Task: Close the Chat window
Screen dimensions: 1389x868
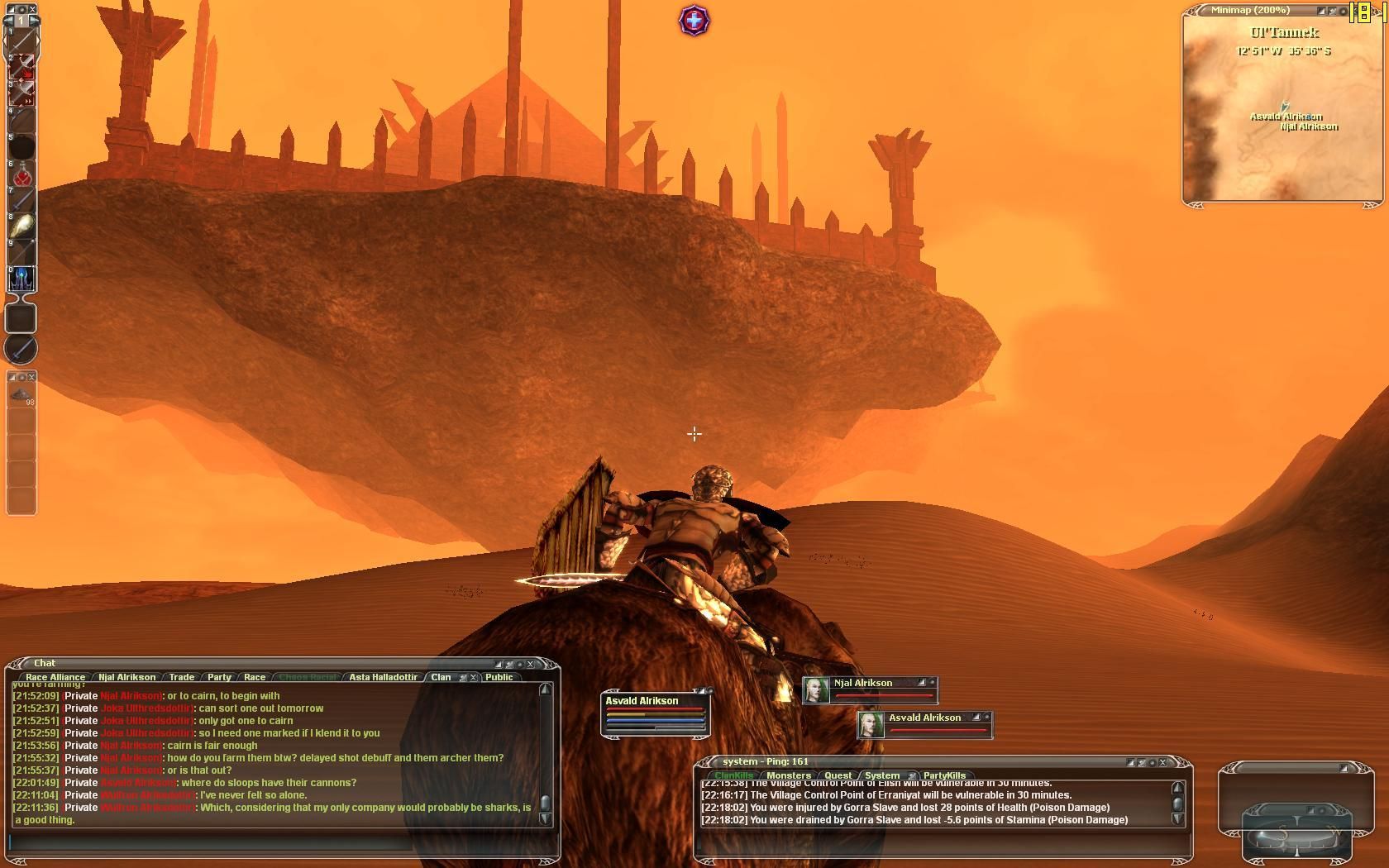Action: click(531, 664)
